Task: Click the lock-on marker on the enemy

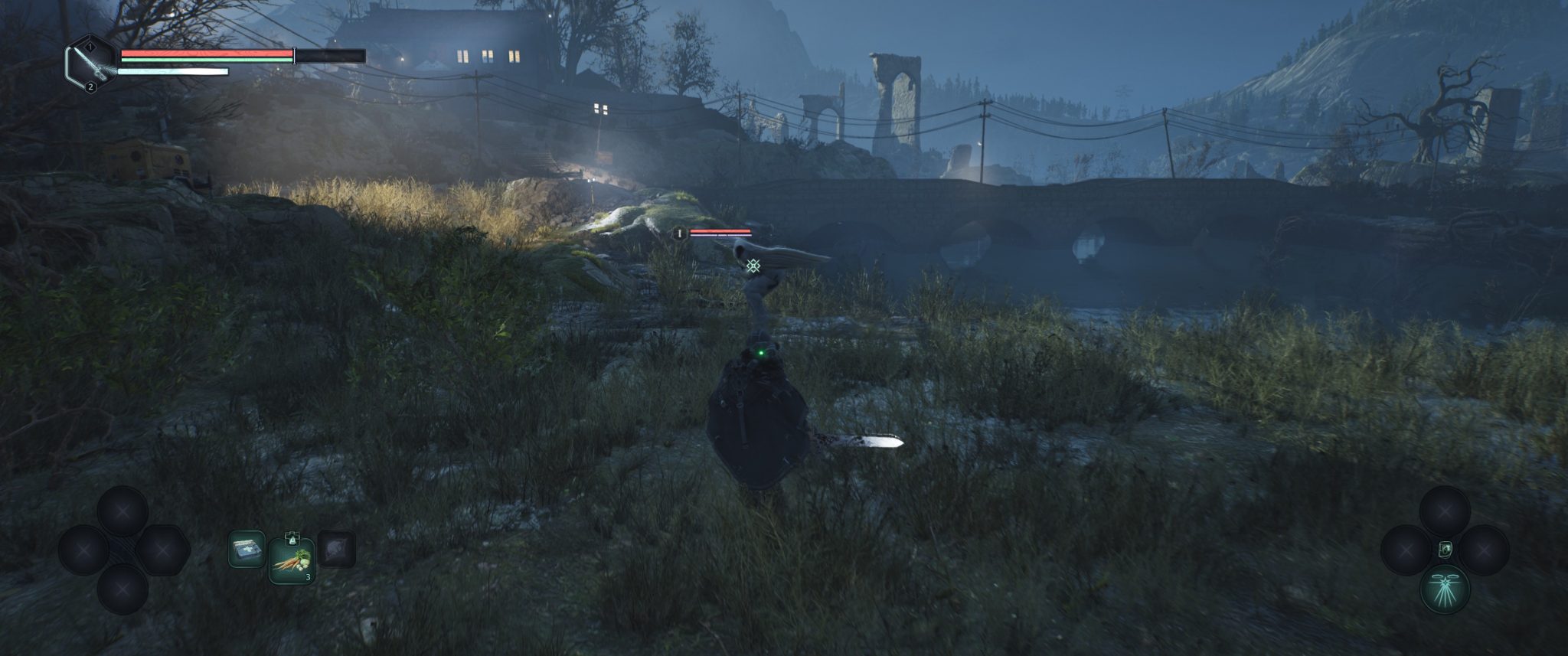Action: pos(753,266)
